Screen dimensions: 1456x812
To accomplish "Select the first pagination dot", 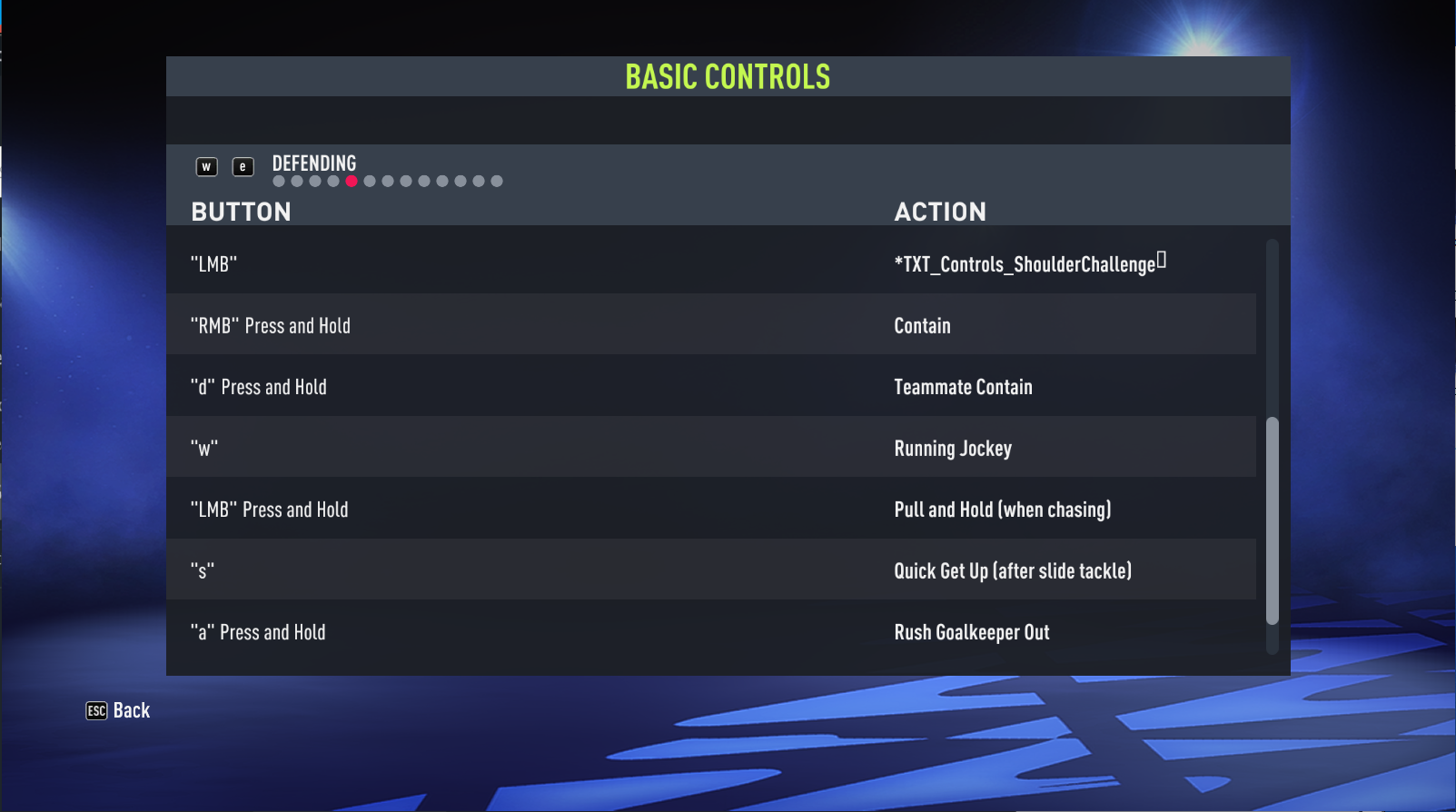I will coord(278,181).
